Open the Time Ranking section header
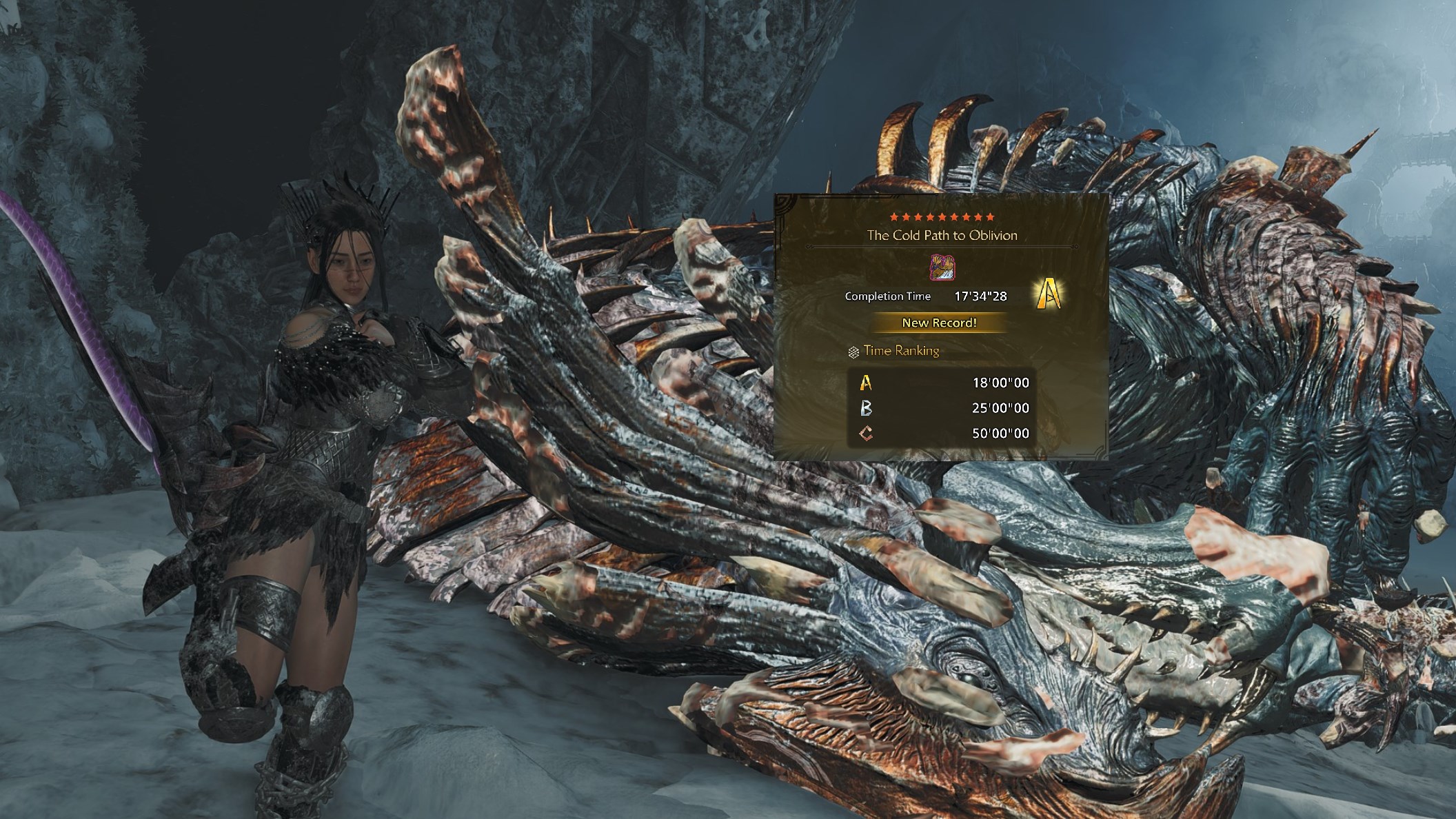This screenshot has width=1456, height=819. click(900, 351)
